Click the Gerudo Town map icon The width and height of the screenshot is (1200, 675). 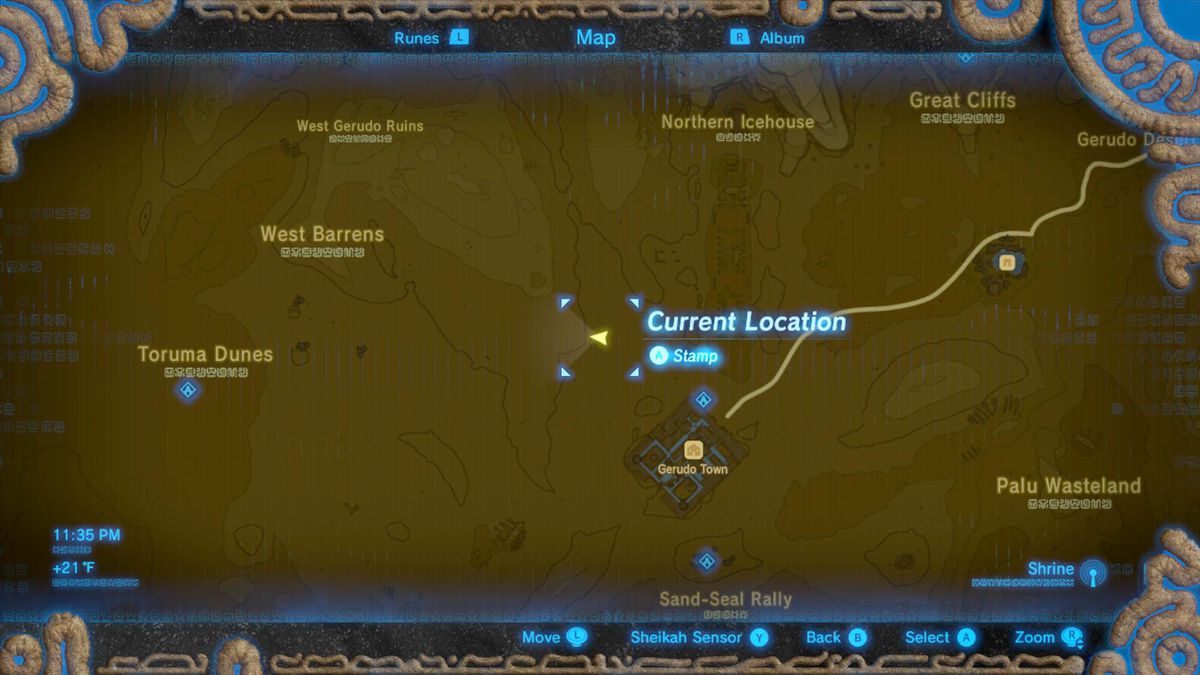coord(692,450)
